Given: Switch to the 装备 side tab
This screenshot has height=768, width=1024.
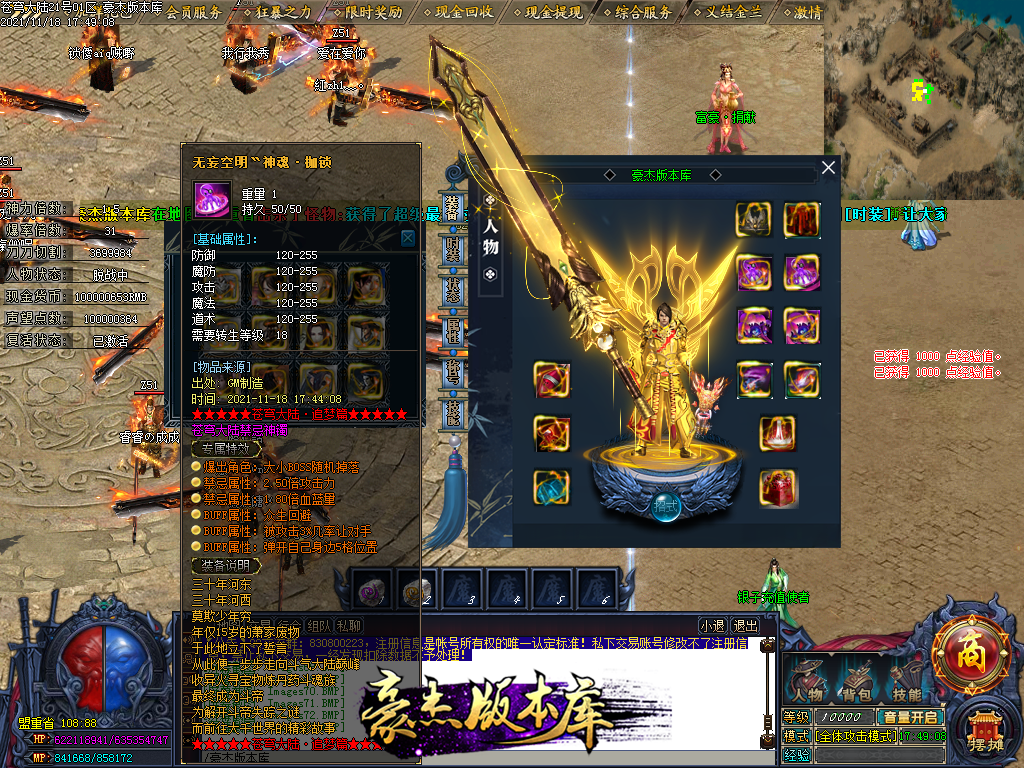Looking at the screenshot, I should [x=452, y=206].
